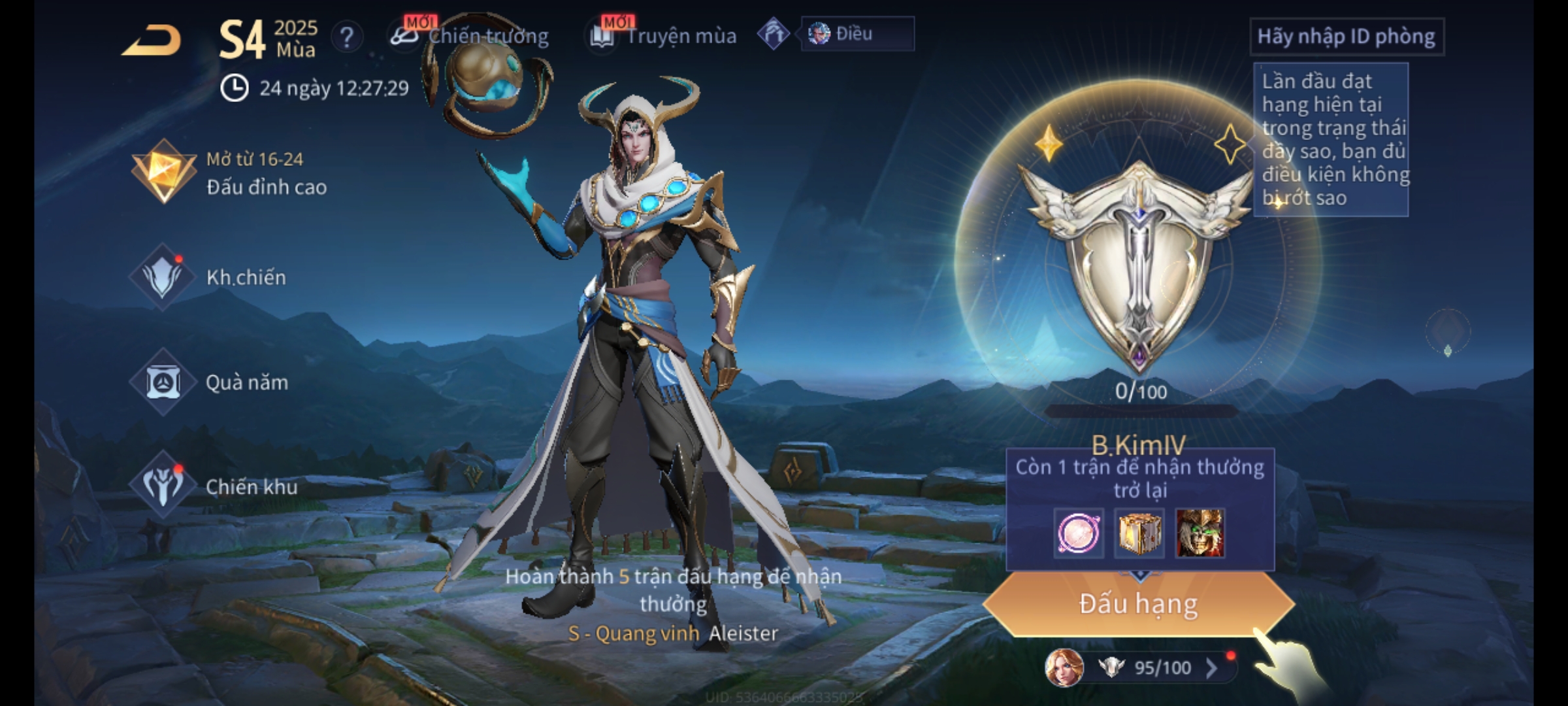View the B.Kim IV rank emblem
Image resolution: width=1568 pixels, height=706 pixels.
[1139, 261]
